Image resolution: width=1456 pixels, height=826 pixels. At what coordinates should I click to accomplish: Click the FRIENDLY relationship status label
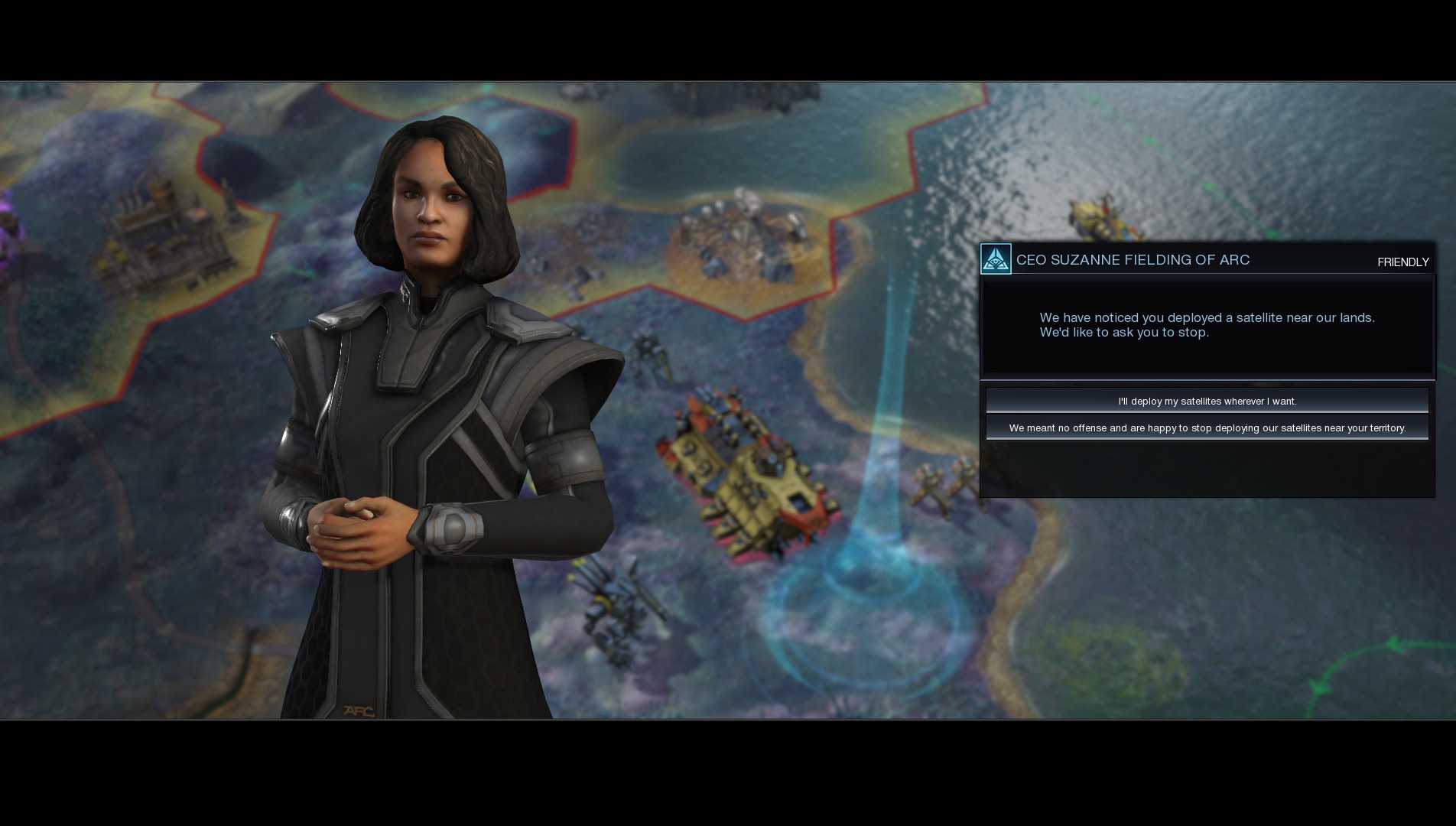[1403, 262]
